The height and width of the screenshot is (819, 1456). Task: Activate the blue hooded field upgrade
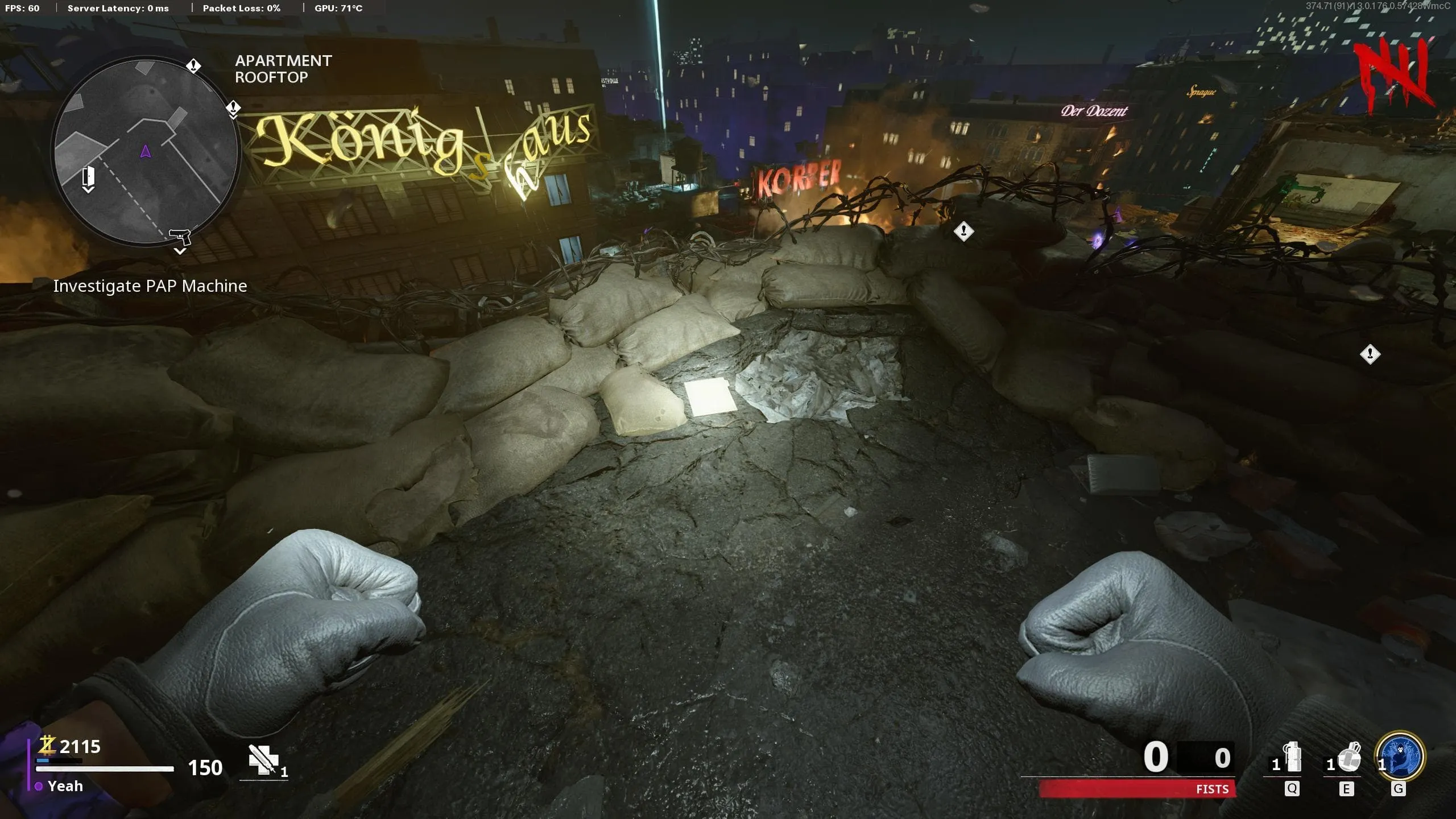[x=1400, y=756]
